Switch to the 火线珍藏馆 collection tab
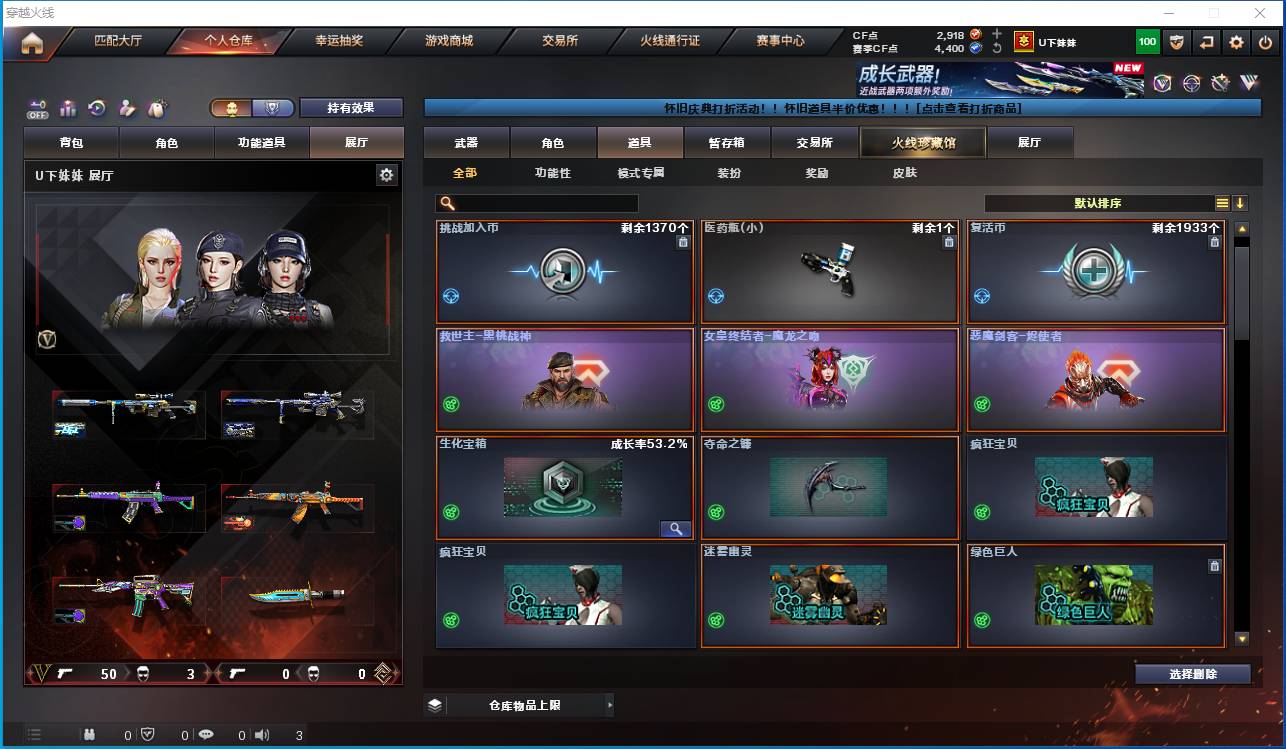This screenshot has height=749, width=1286. click(x=923, y=143)
